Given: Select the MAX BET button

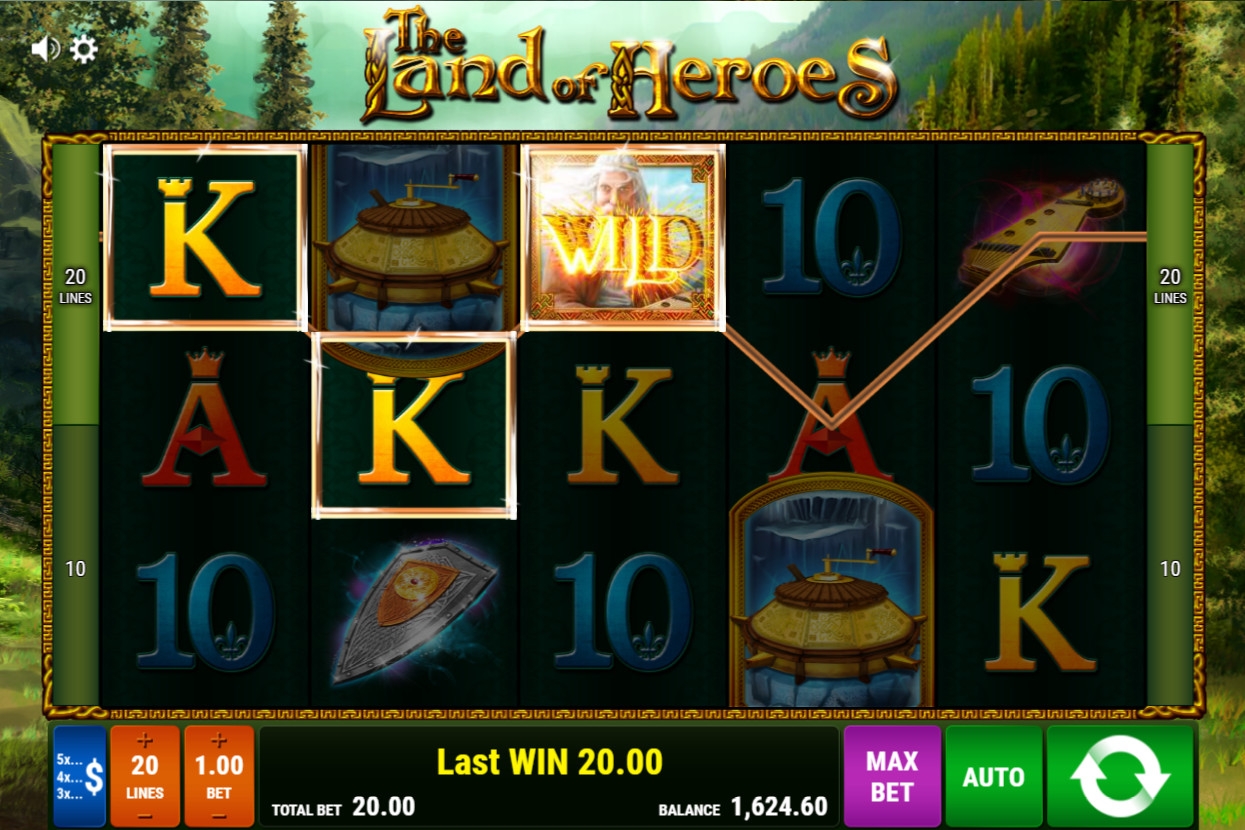Looking at the screenshot, I should [892, 777].
